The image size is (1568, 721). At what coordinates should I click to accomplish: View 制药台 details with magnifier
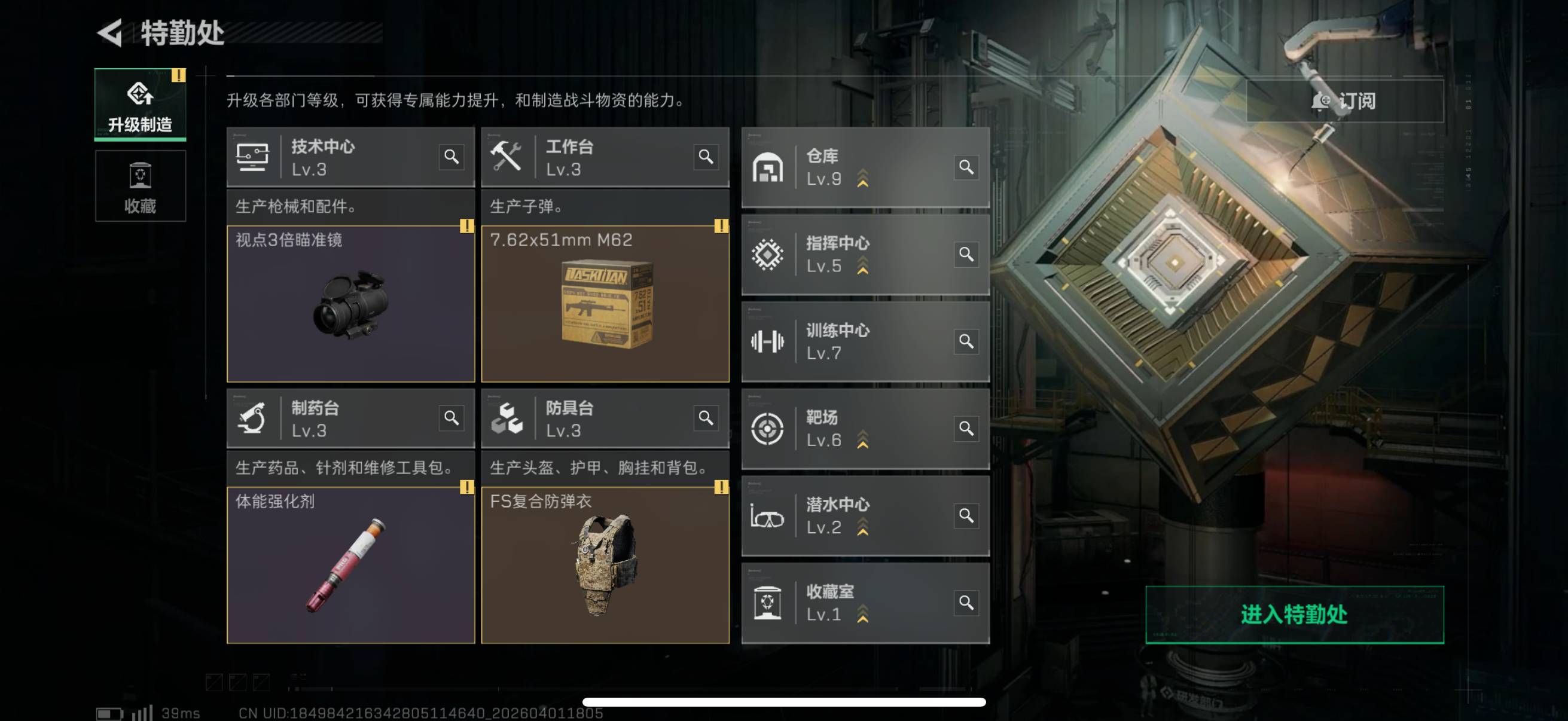point(451,418)
